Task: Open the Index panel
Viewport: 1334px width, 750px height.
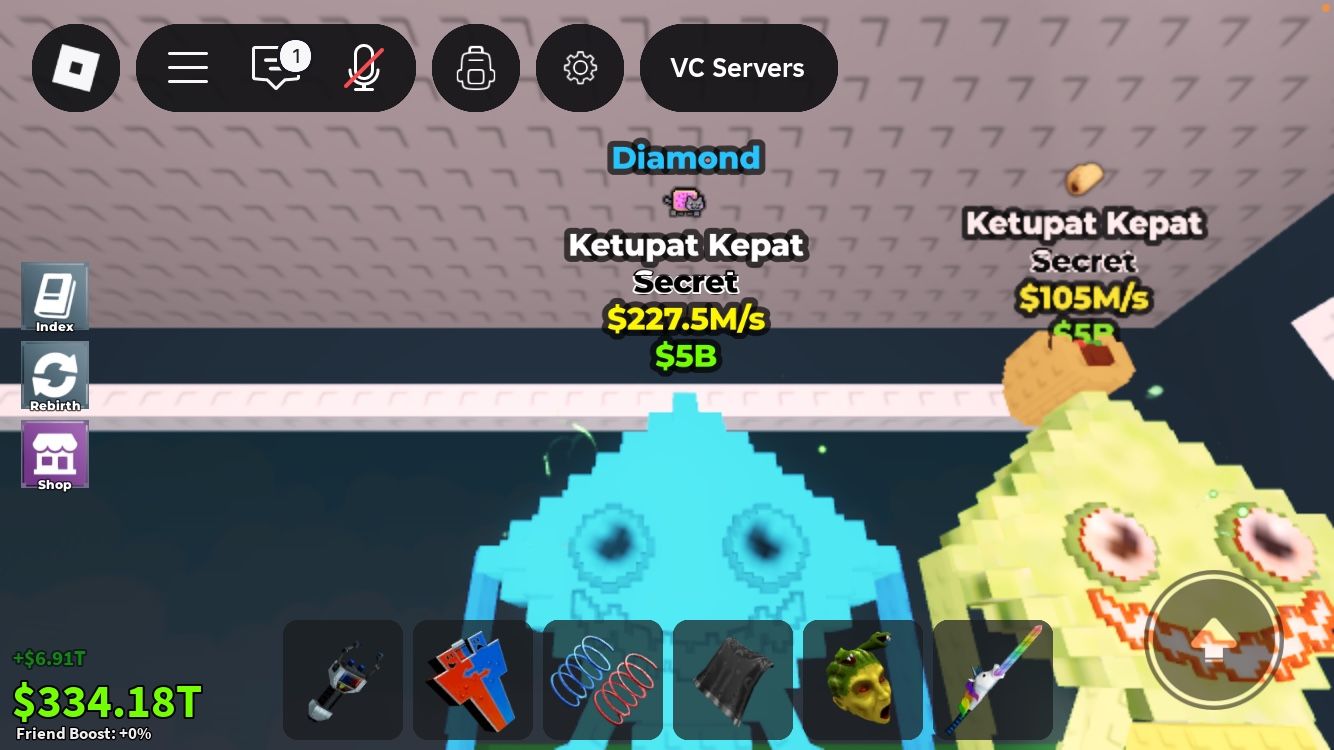Action: tap(55, 297)
